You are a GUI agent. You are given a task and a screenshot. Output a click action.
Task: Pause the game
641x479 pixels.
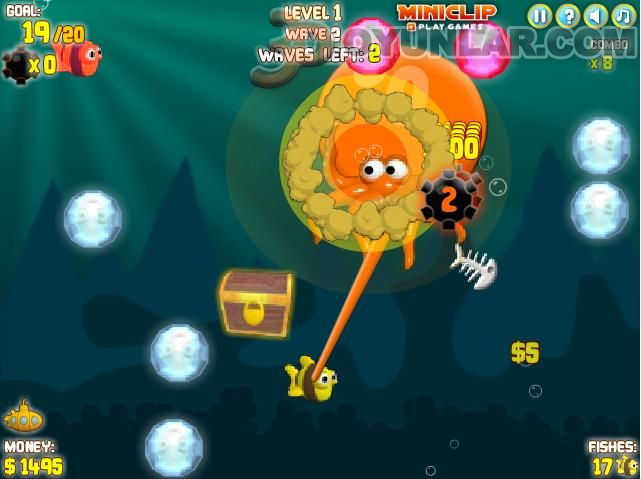[x=539, y=15]
